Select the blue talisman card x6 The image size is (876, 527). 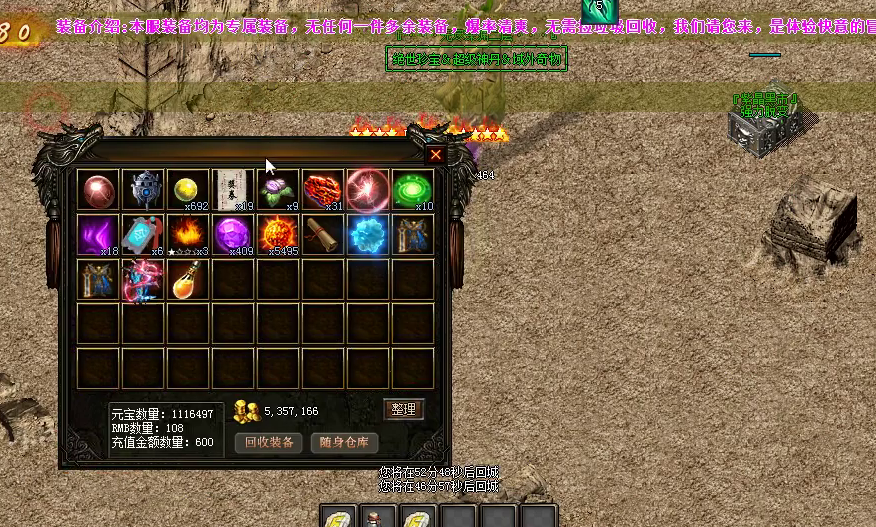pyautogui.click(x=143, y=235)
